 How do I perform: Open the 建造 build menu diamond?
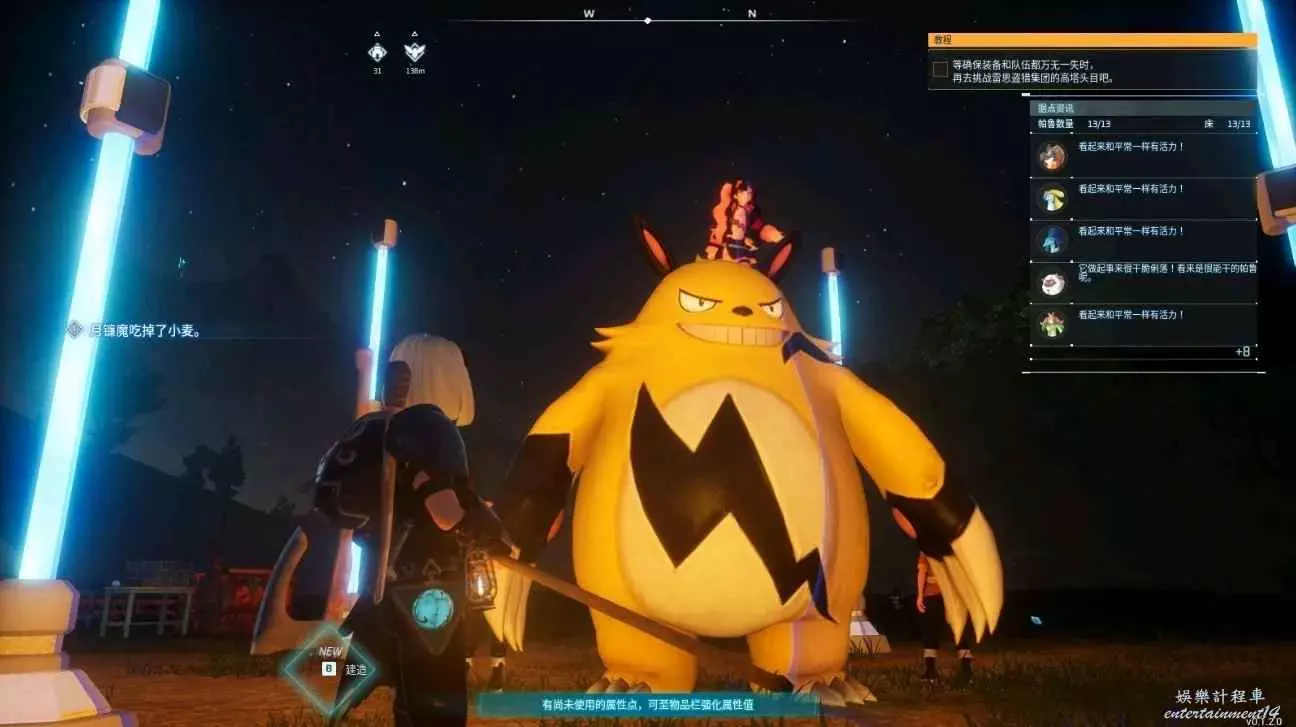(x=329, y=668)
